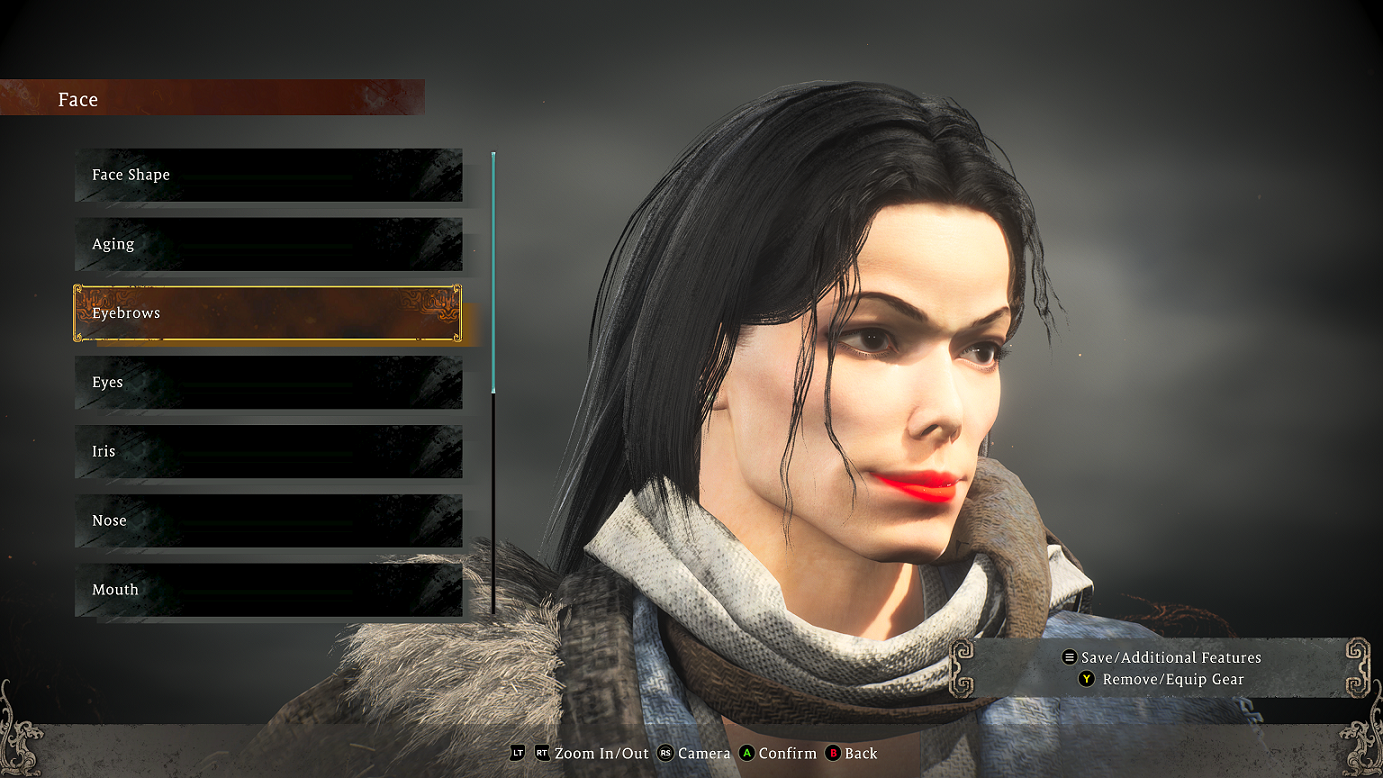Select the Aging menu entry
Screen dimensions: 1383x778
coord(268,244)
